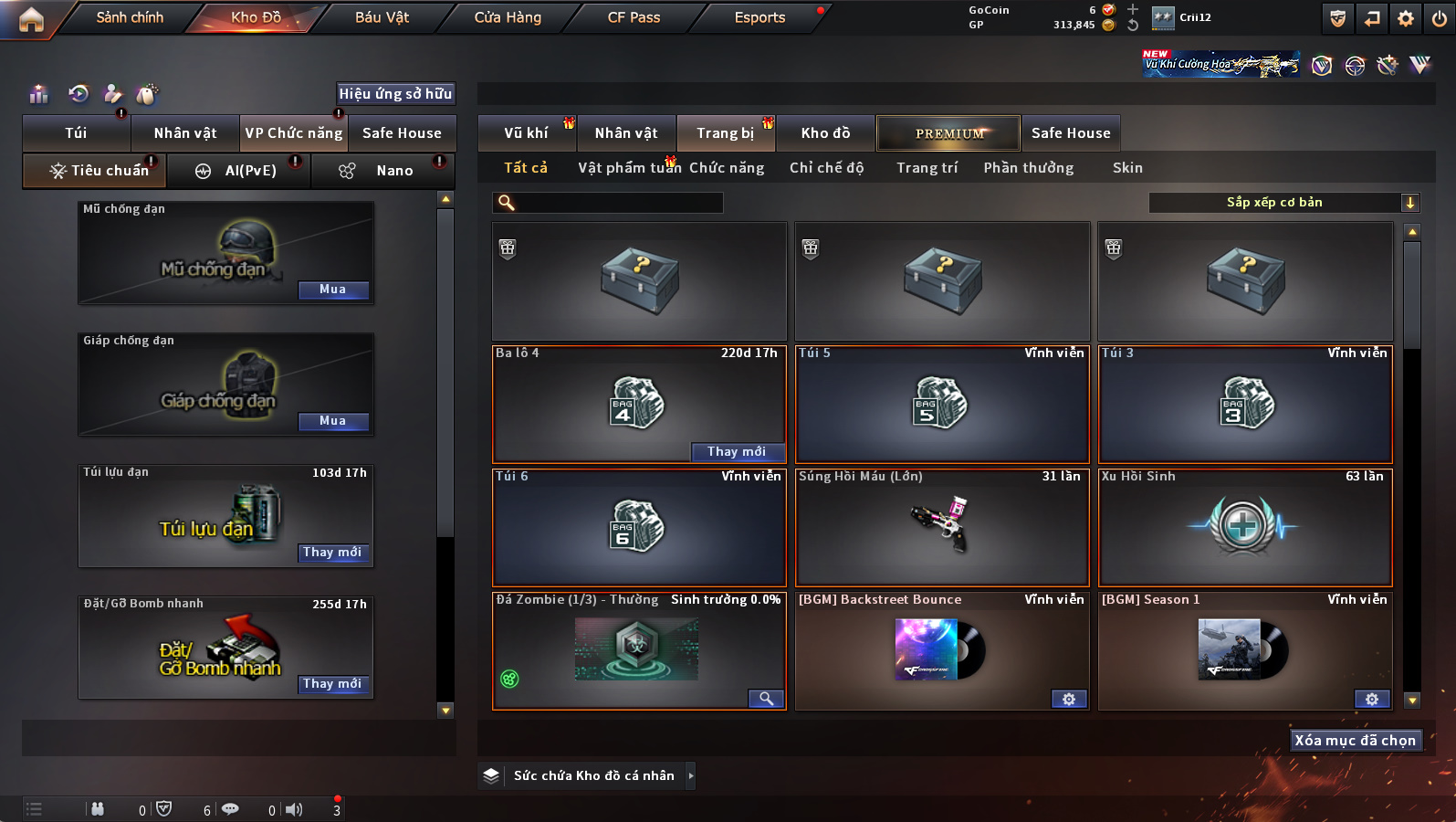Switch to the PREMIUM category tab

pyautogui.click(x=949, y=133)
